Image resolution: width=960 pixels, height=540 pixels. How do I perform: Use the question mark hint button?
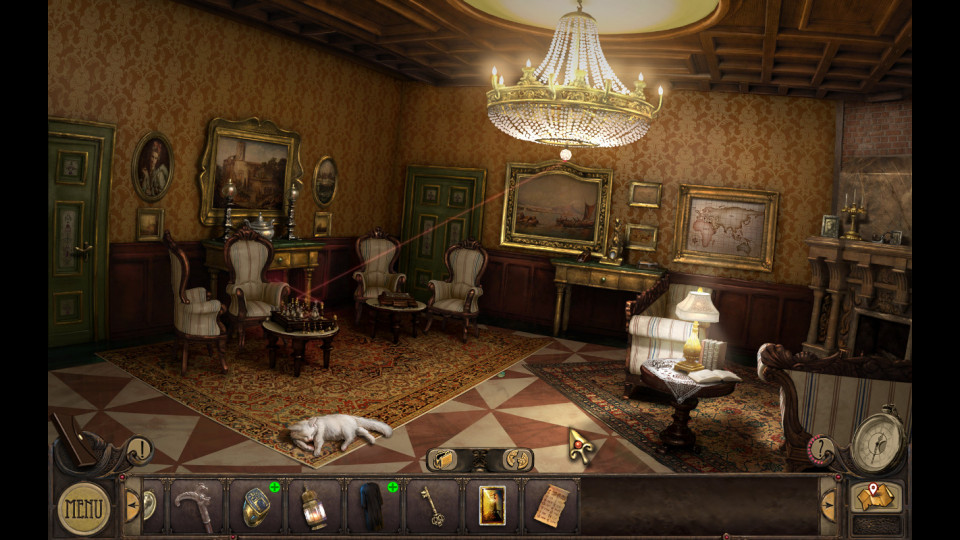click(x=820, y=448)
